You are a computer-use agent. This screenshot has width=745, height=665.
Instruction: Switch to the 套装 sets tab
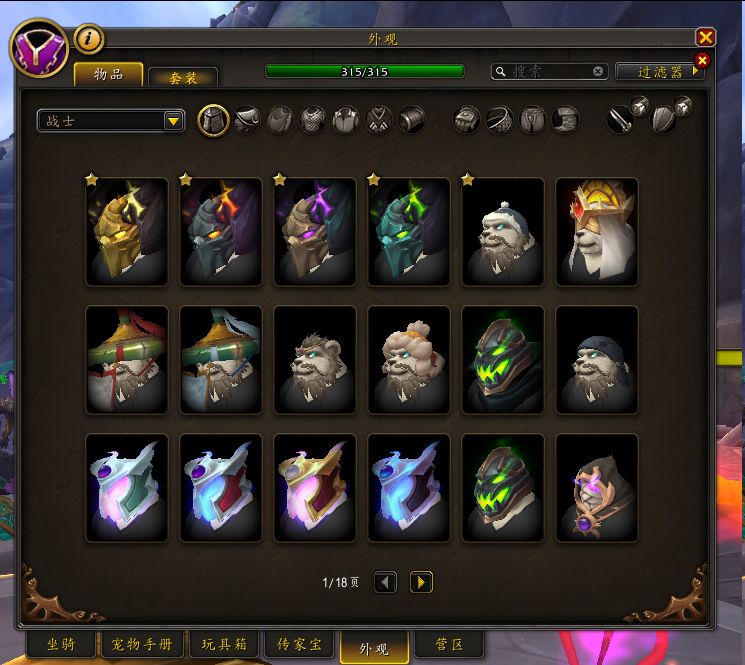[183, 76]
